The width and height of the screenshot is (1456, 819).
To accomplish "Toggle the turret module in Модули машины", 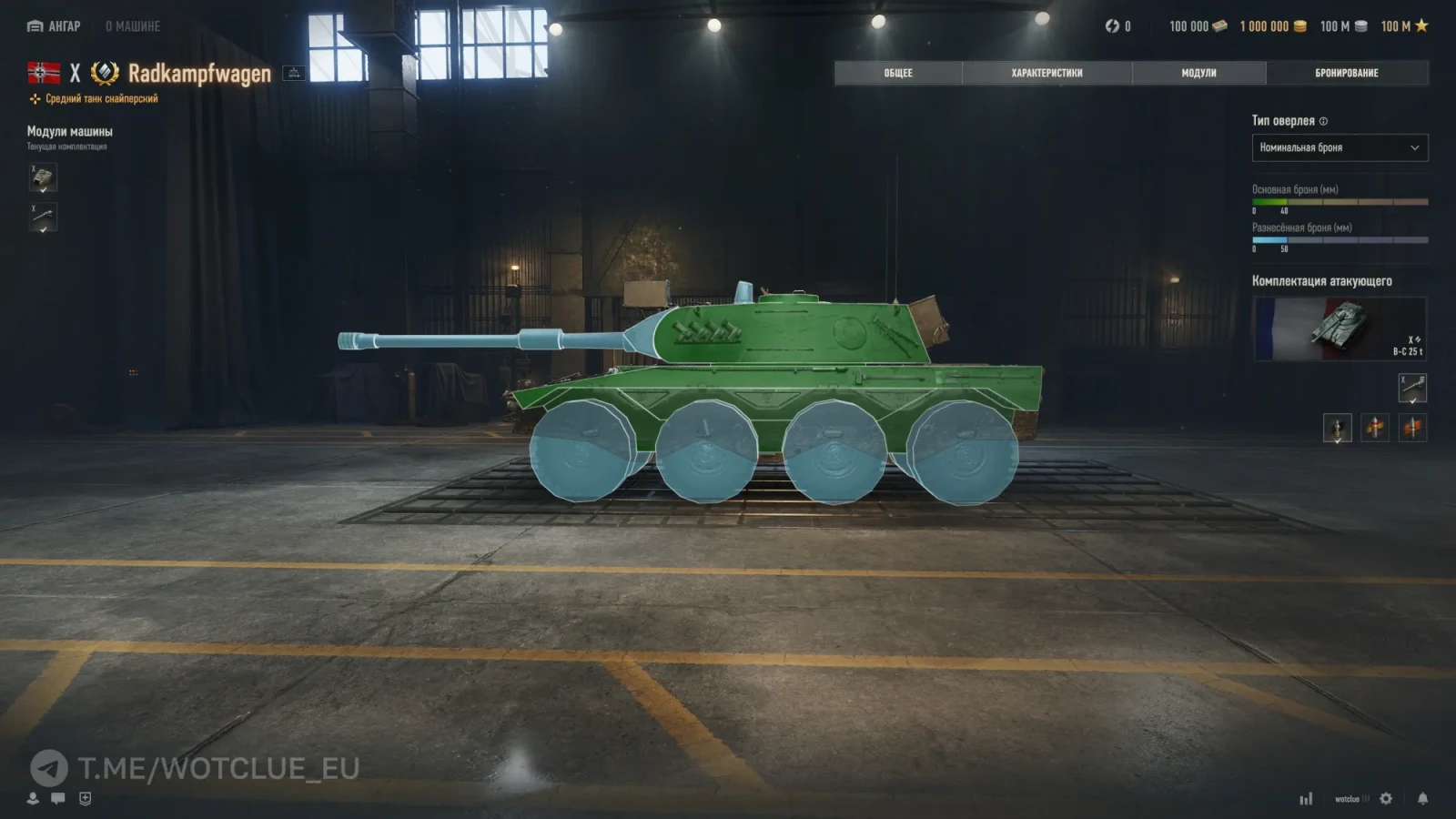I will coord(43,178).
